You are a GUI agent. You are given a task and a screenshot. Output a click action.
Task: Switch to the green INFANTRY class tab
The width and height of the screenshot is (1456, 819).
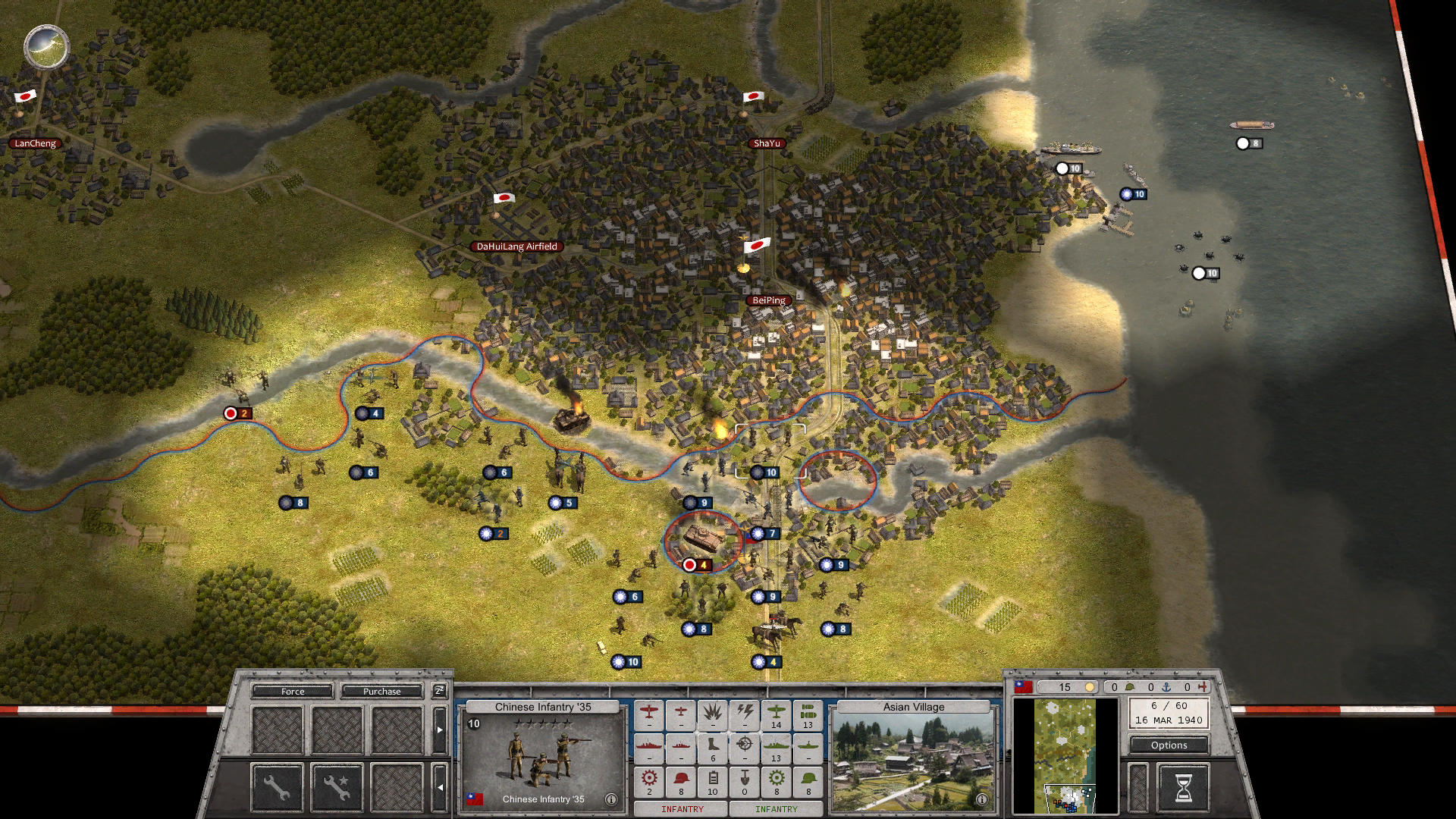[776, 809]
